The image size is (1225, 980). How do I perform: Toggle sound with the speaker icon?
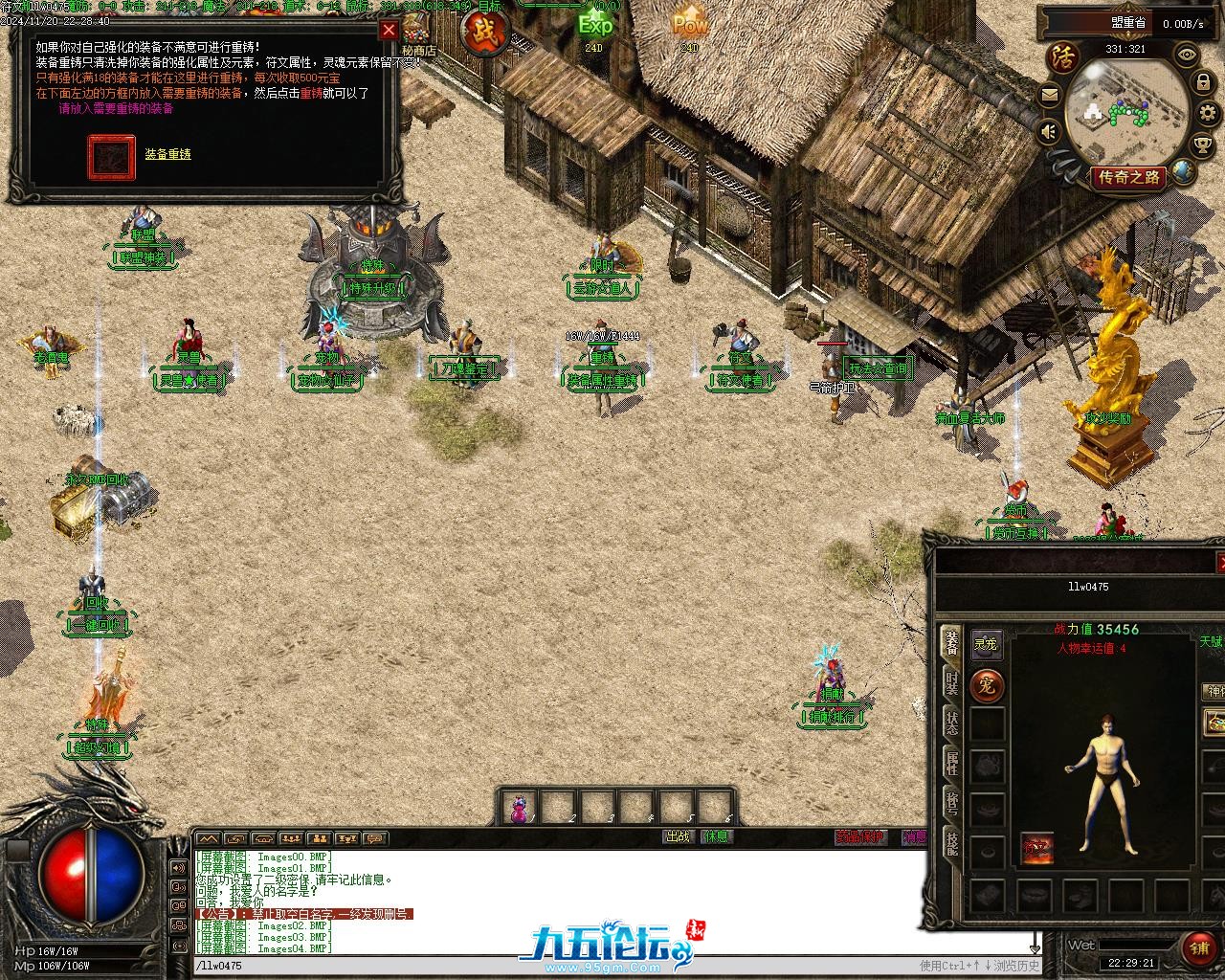[x=1050, y=131]
